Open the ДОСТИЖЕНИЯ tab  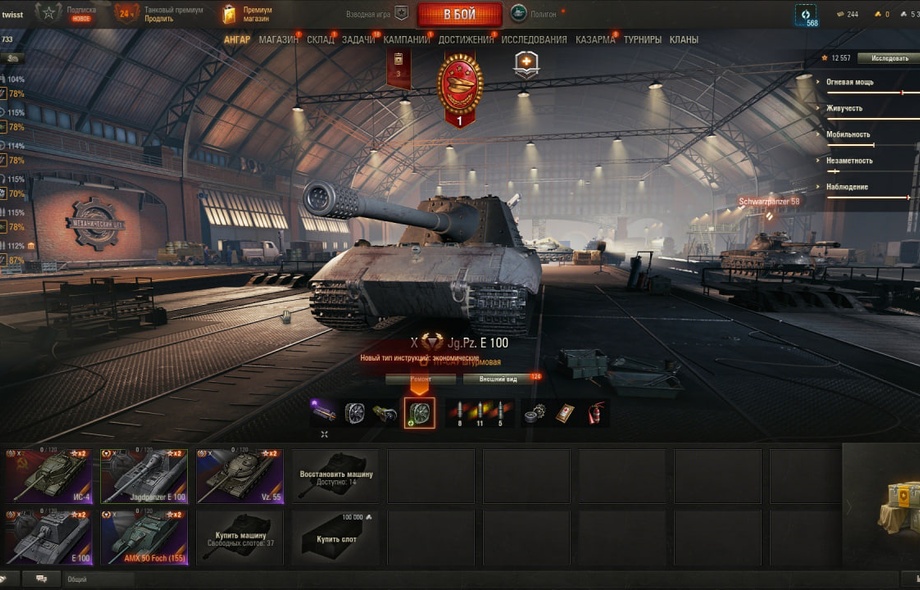point(466,40)
